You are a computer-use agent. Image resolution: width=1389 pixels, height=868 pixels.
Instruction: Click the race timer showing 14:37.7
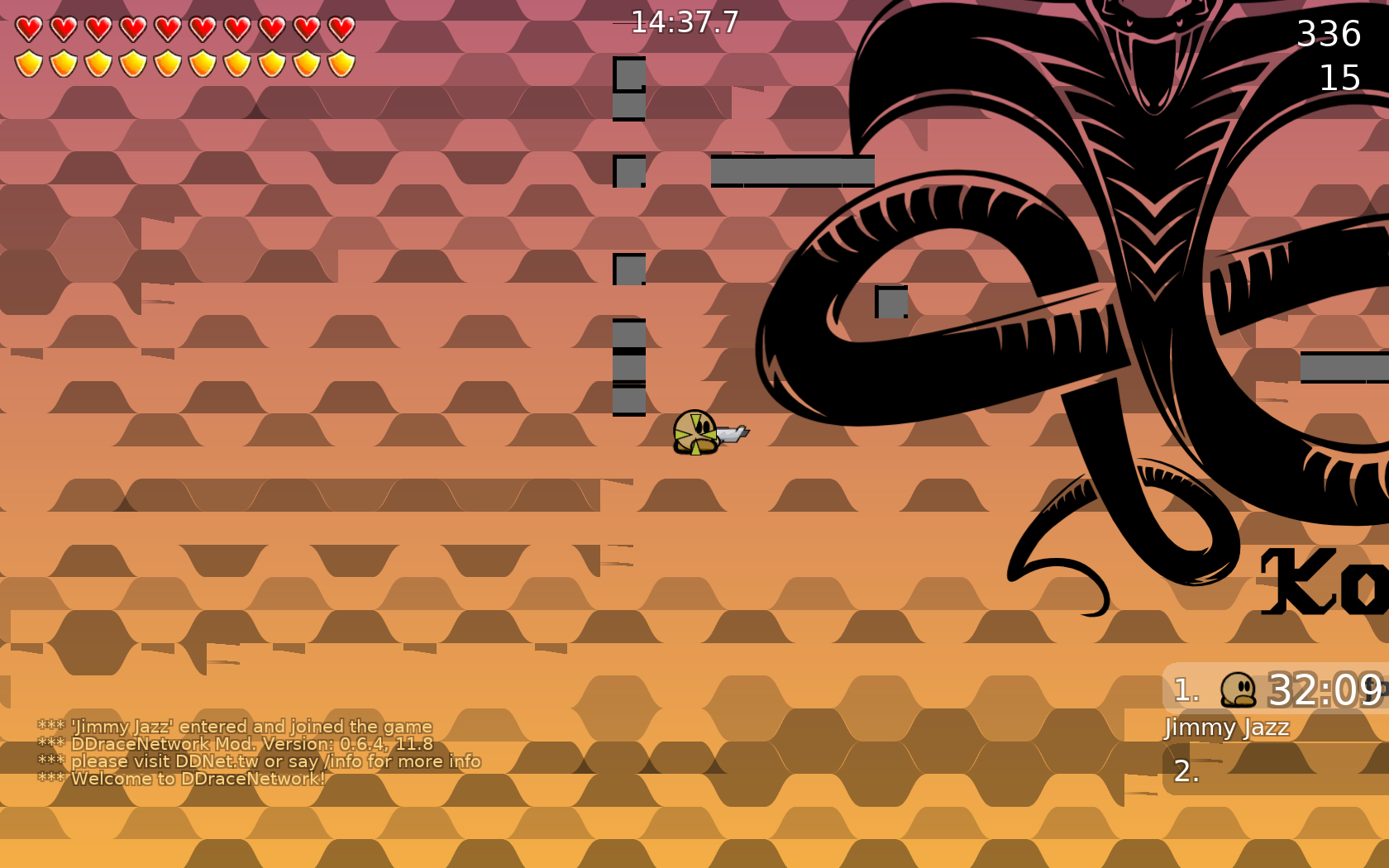[x=683, y=23]
